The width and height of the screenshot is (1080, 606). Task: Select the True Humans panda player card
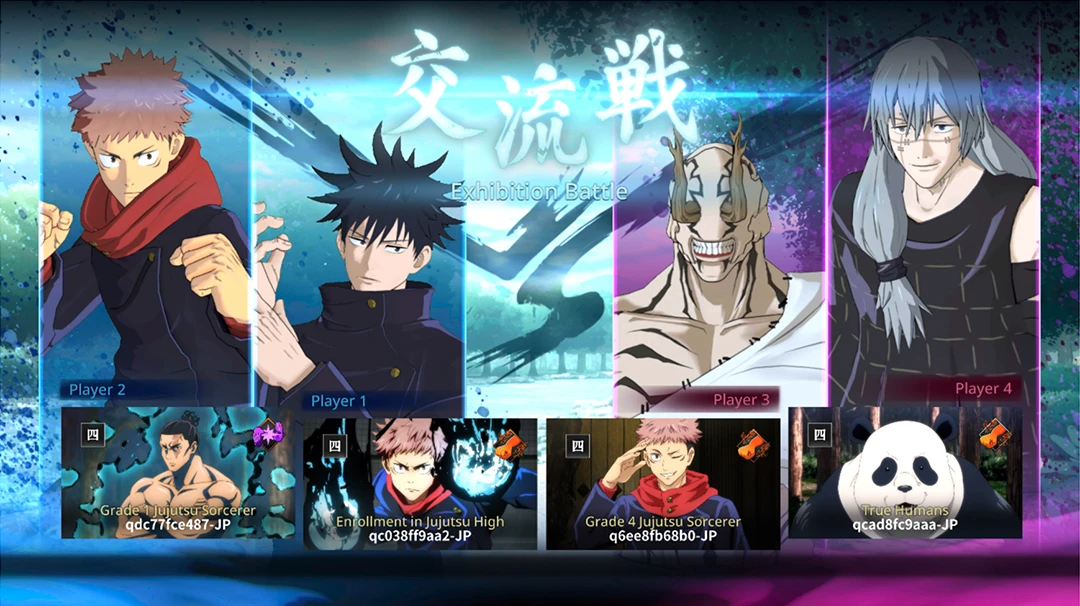pos(905,472)
